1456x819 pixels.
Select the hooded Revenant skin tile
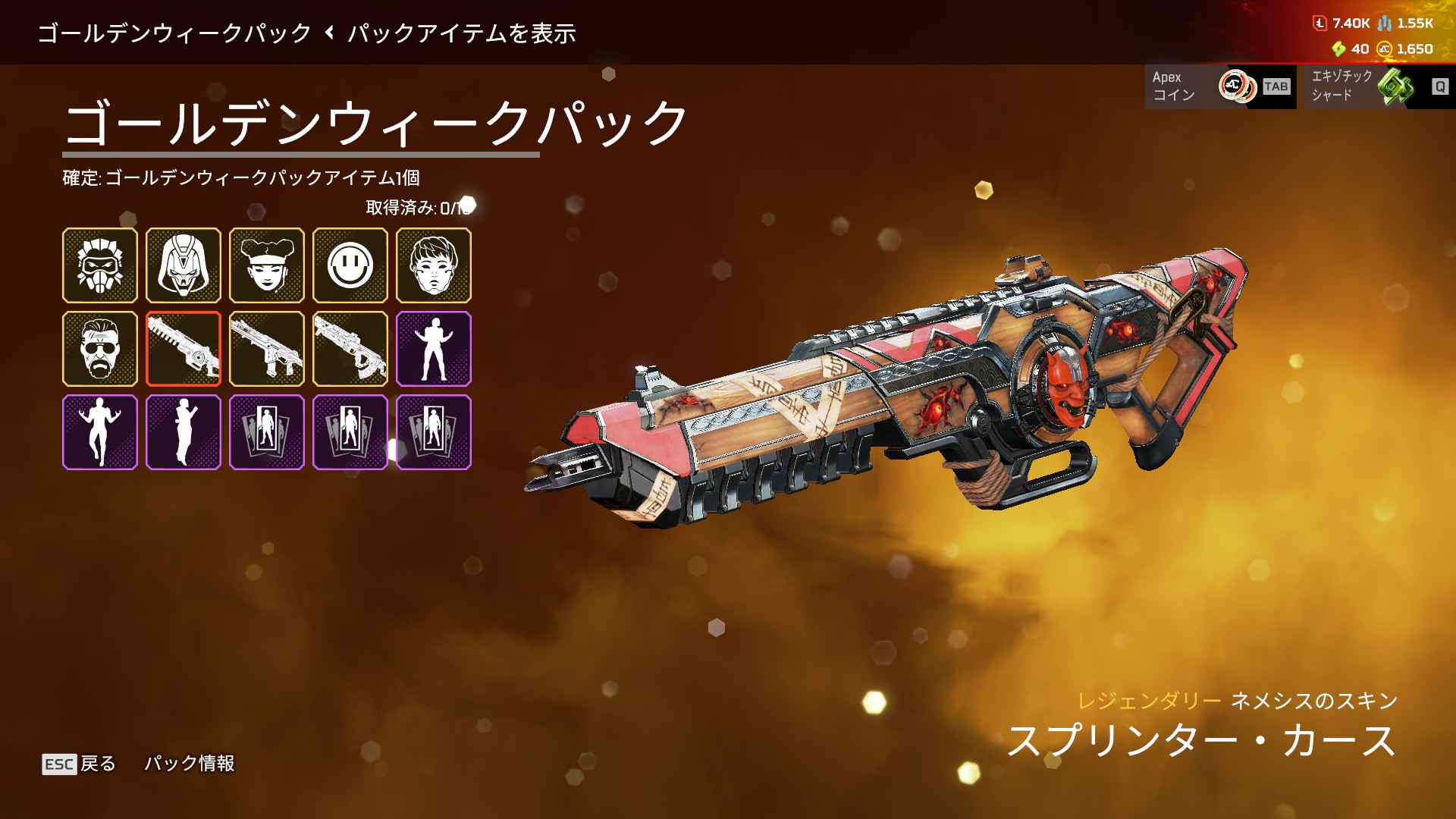pyautogui.click(x=184, y=265)
